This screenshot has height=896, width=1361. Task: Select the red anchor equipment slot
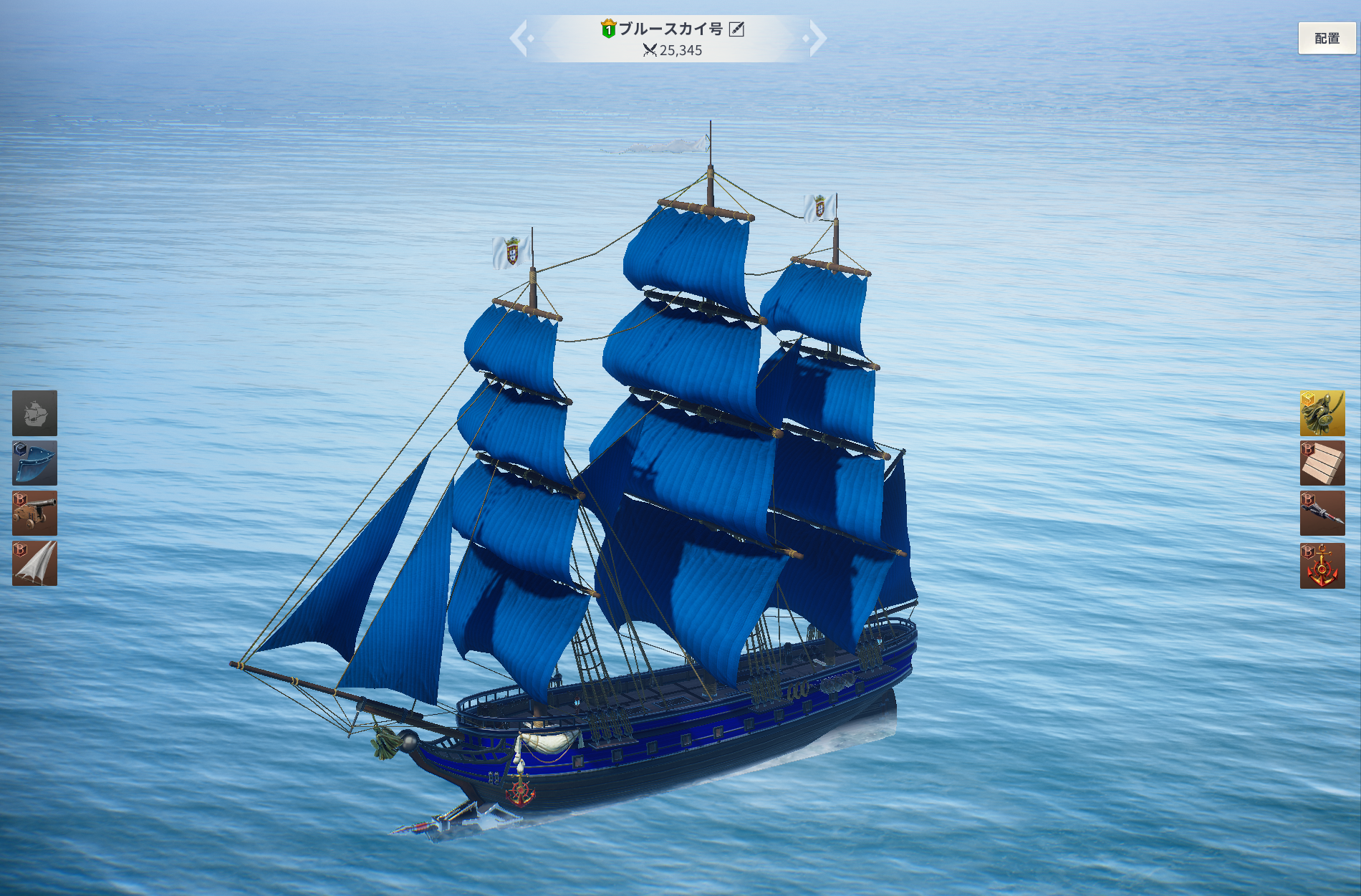[x=1322, y=566]
